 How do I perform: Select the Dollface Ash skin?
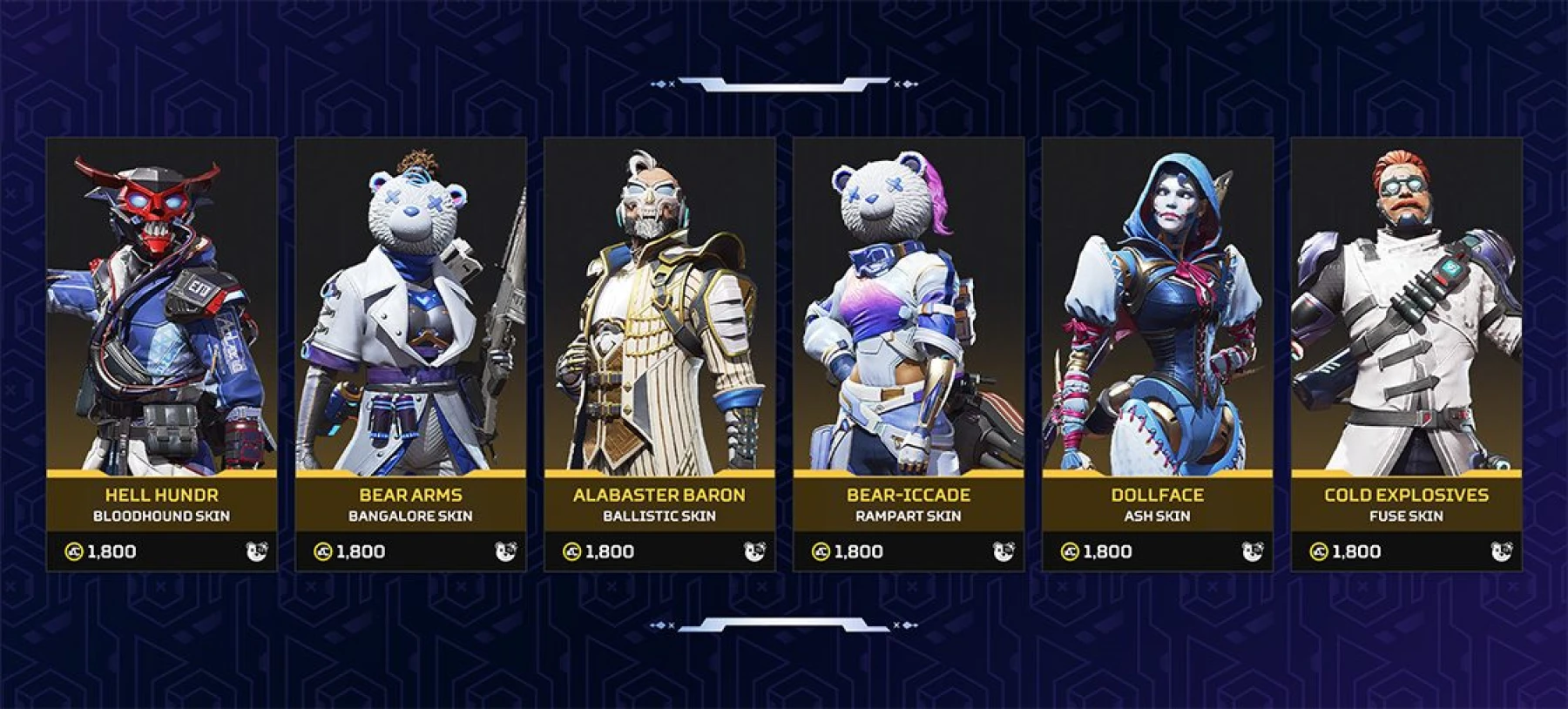[x=1158, y=353]
